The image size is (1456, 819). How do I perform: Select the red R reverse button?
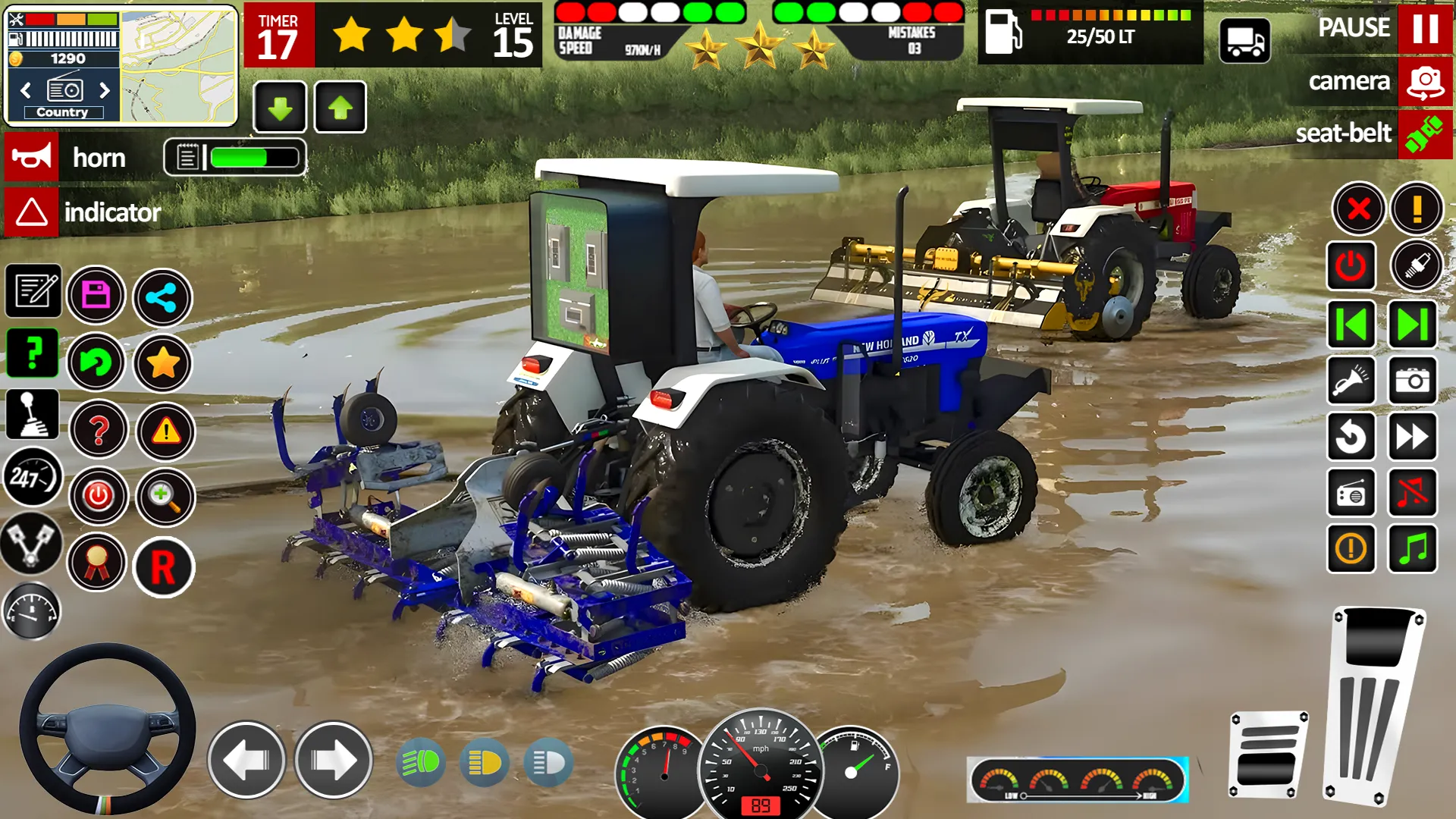click(x=163, y=567)
